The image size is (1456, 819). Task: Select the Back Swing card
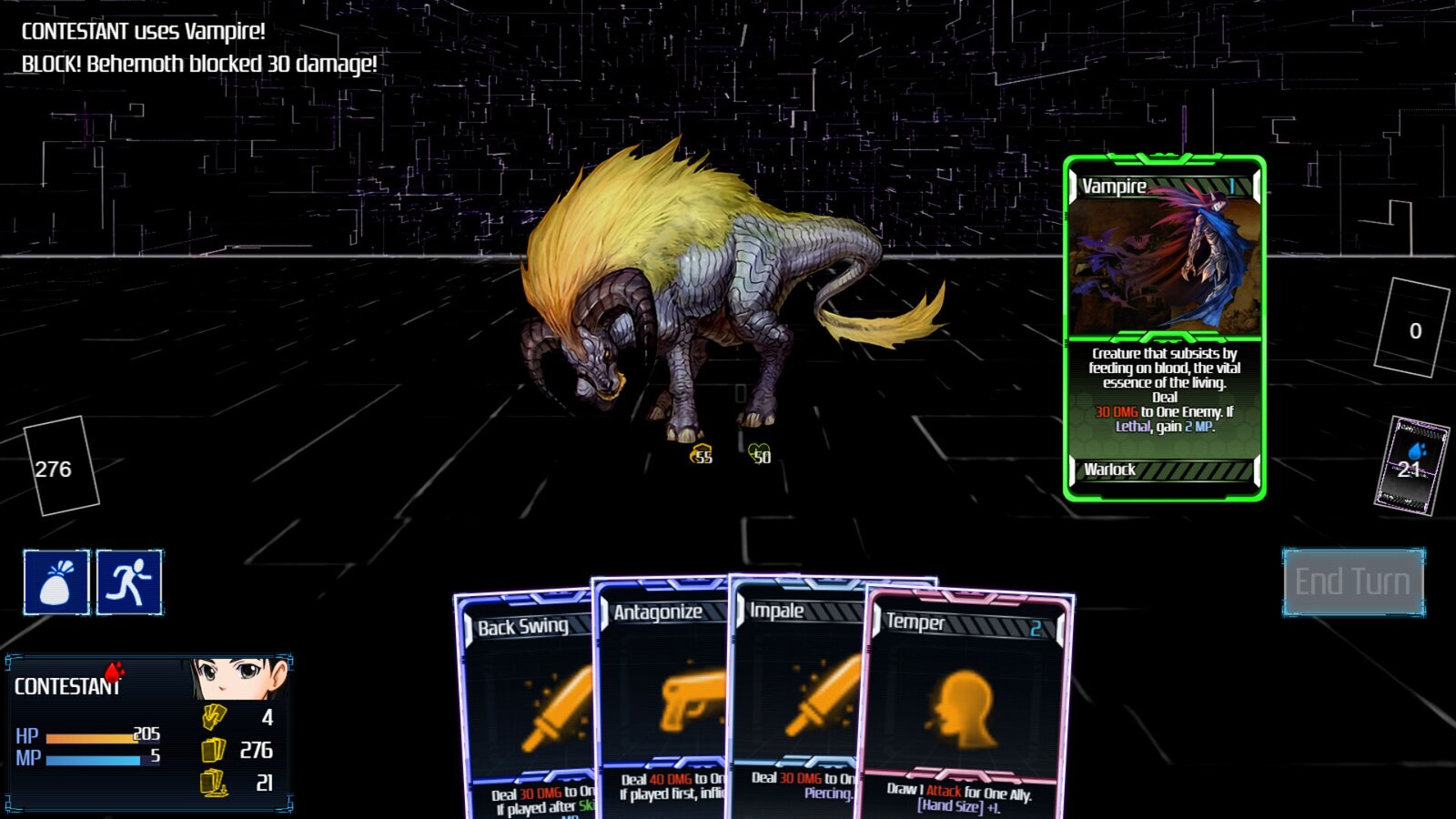coord(523,701)
